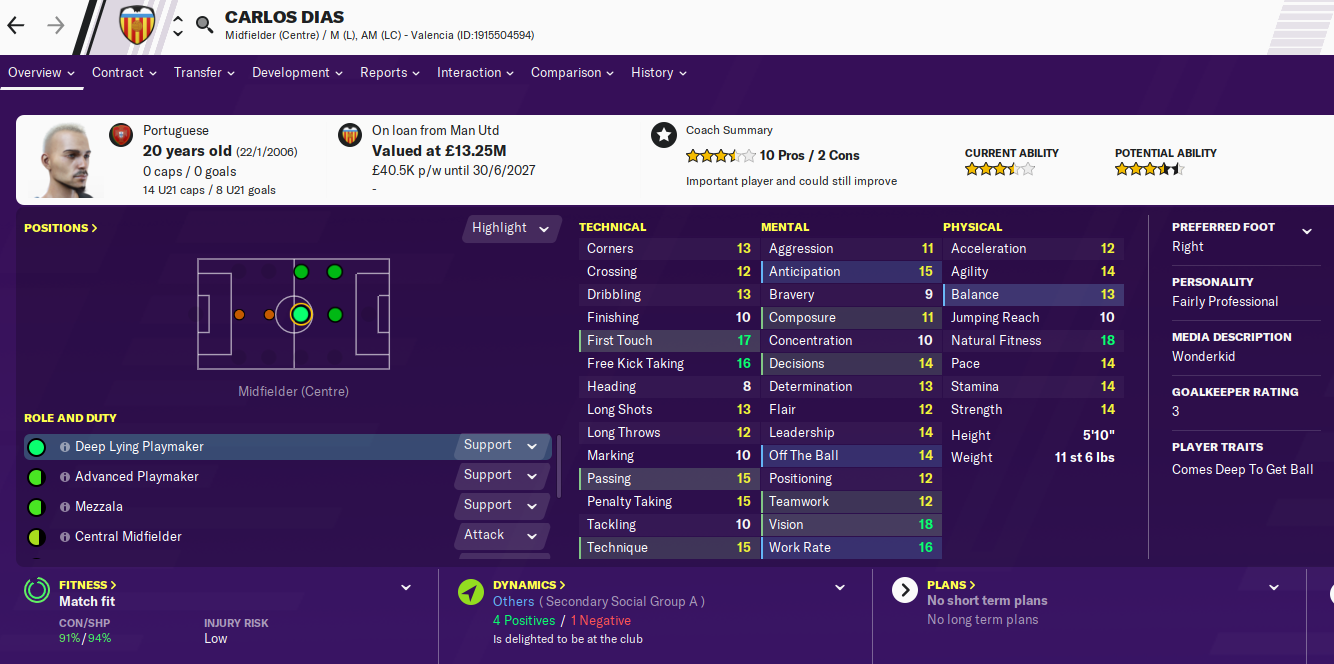Expand the Interaction menu
Image resolution: width=1334 pixels, height=664 pixels.
(x=475, y=73)
